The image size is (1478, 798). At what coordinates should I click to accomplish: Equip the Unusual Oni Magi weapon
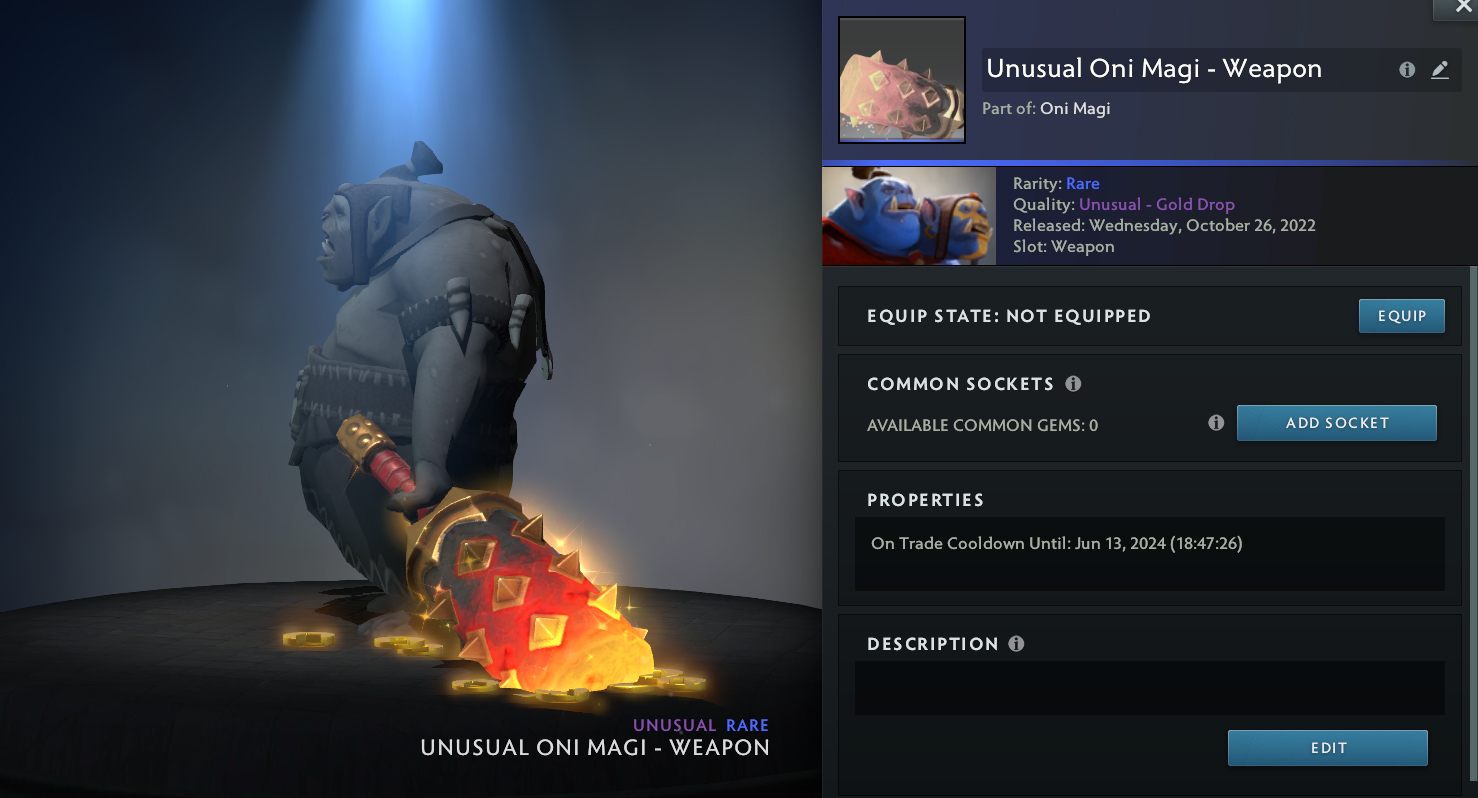(x=1401, y=316)
